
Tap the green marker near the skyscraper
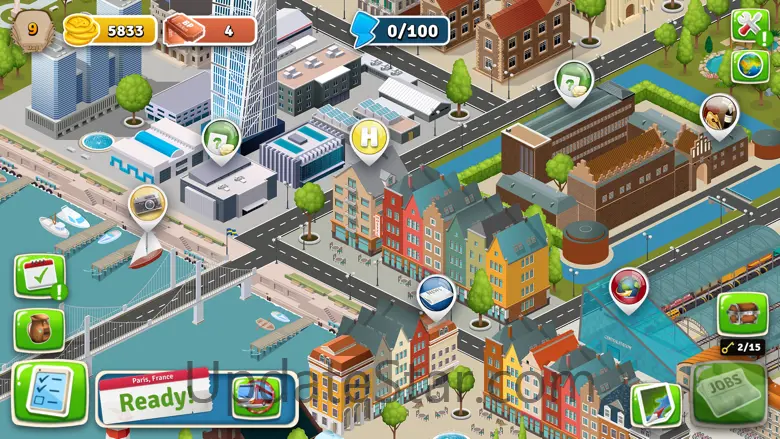pos(221,139)
